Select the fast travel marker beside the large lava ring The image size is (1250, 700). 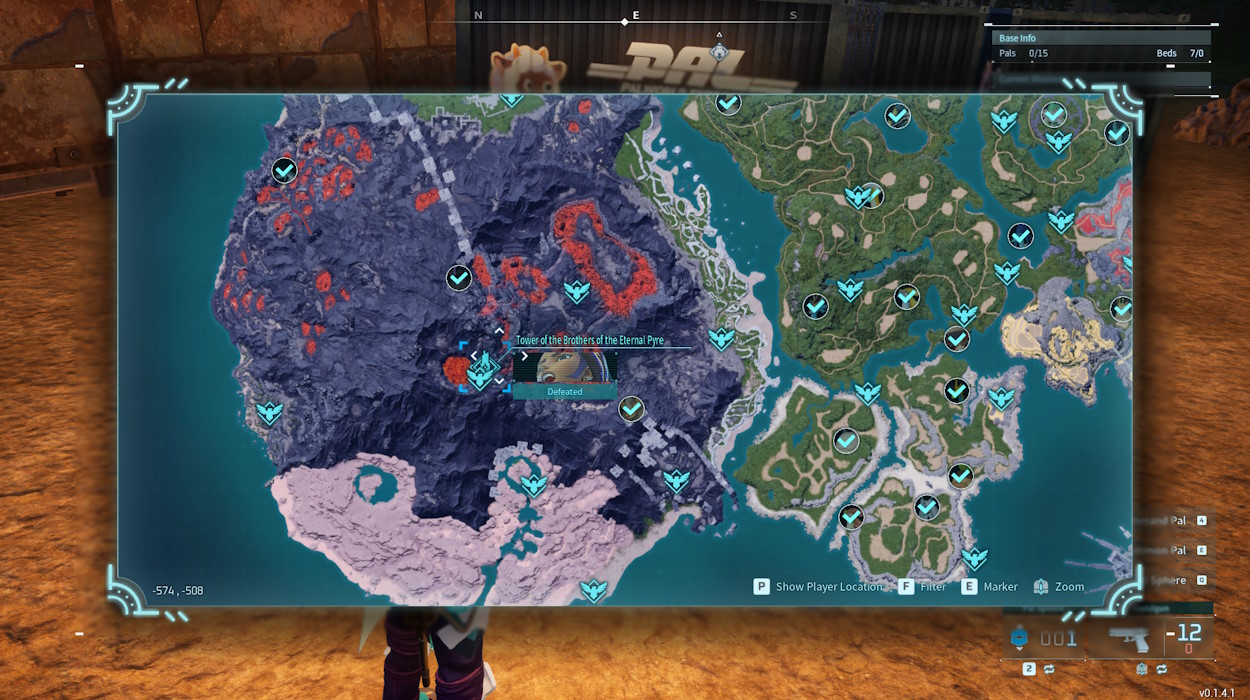click(x=576, y=291)
